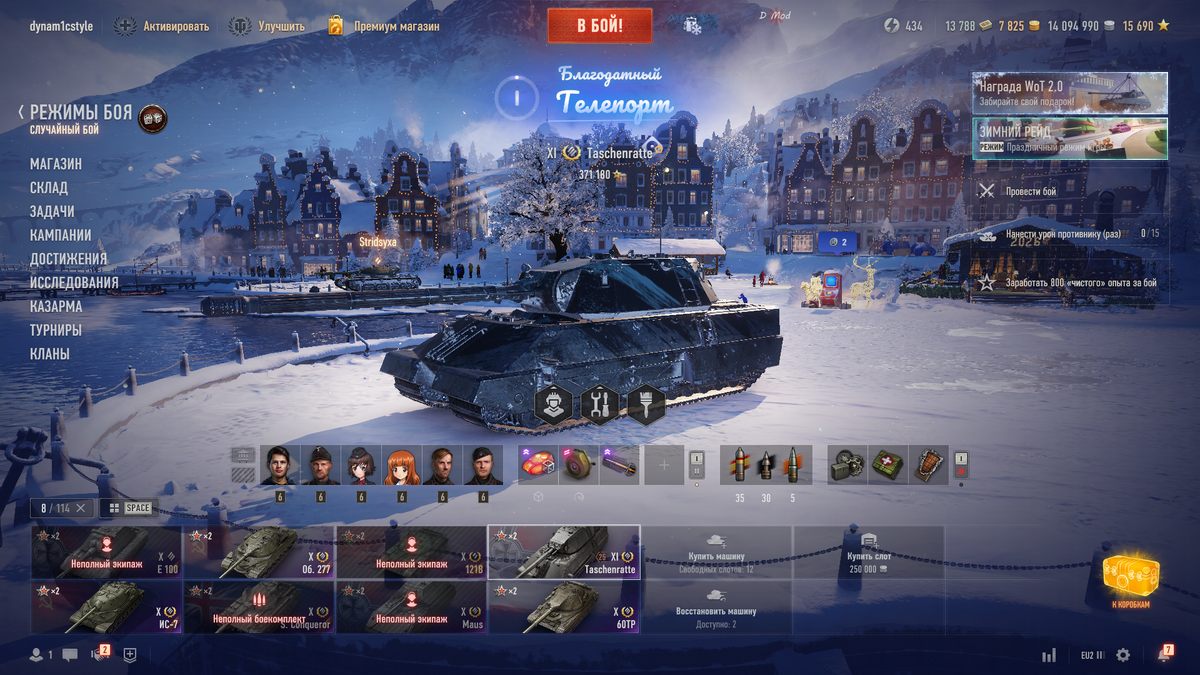This screenshot has width=1200, height=675.
Task: Show the КАМПАНИИ screen
Action: tap(61, 236)
